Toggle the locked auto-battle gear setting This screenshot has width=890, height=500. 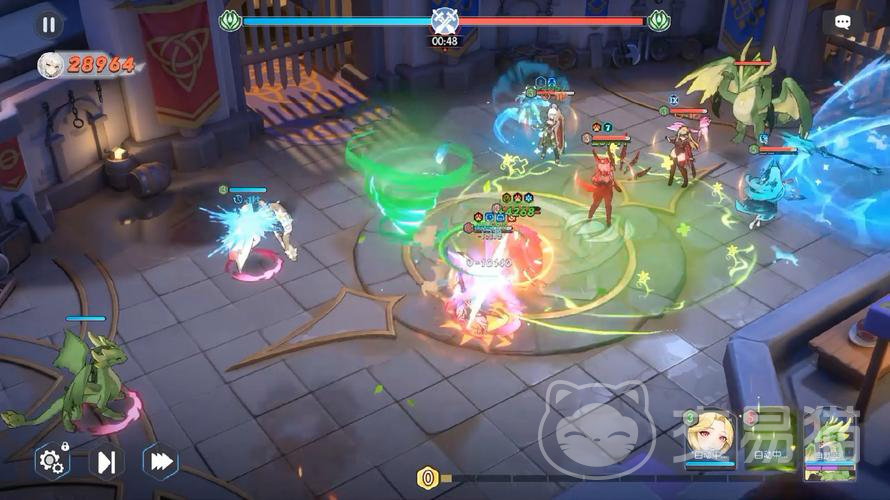[x=51, y=462]
